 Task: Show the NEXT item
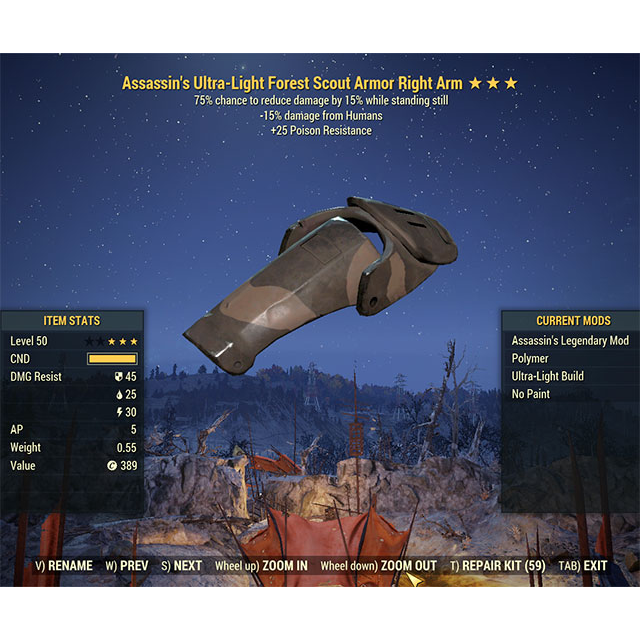coord(181,566)
